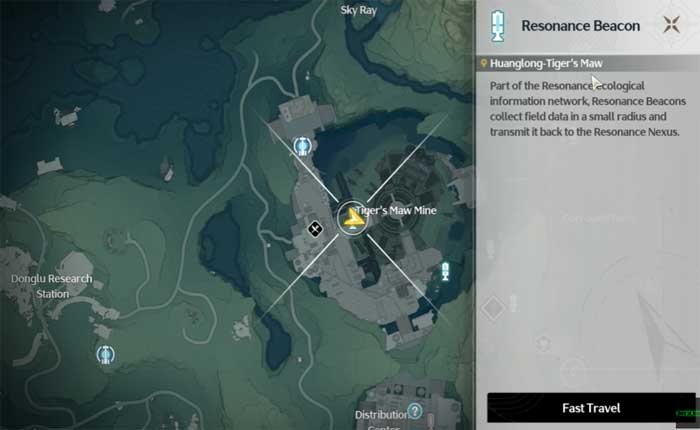Screen dimensions: 700x430
Task: Choose the beacon marker below Donglu Research Station
Action: [x=105, y=354]
